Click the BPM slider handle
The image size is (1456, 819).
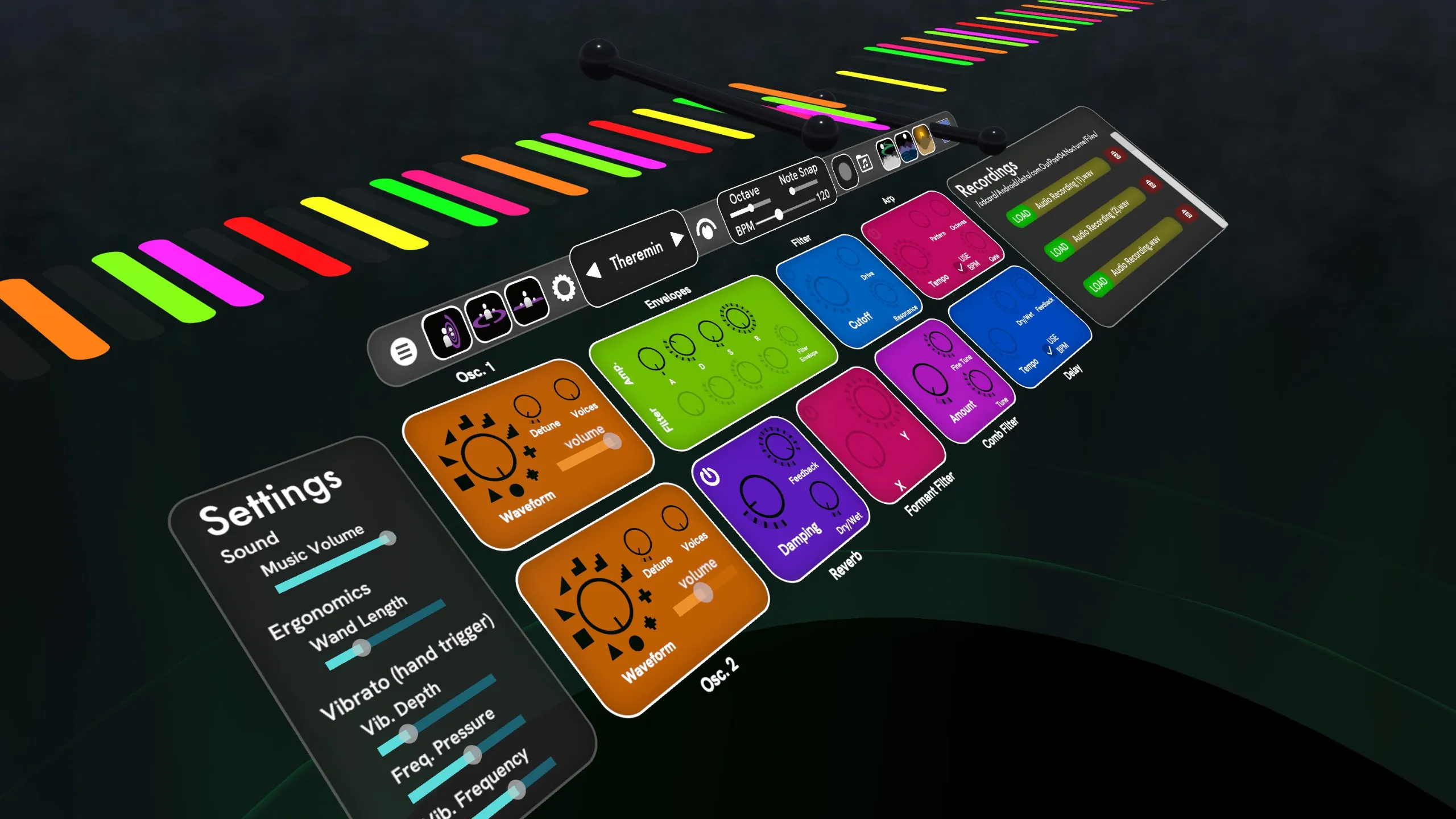[779, 214]
